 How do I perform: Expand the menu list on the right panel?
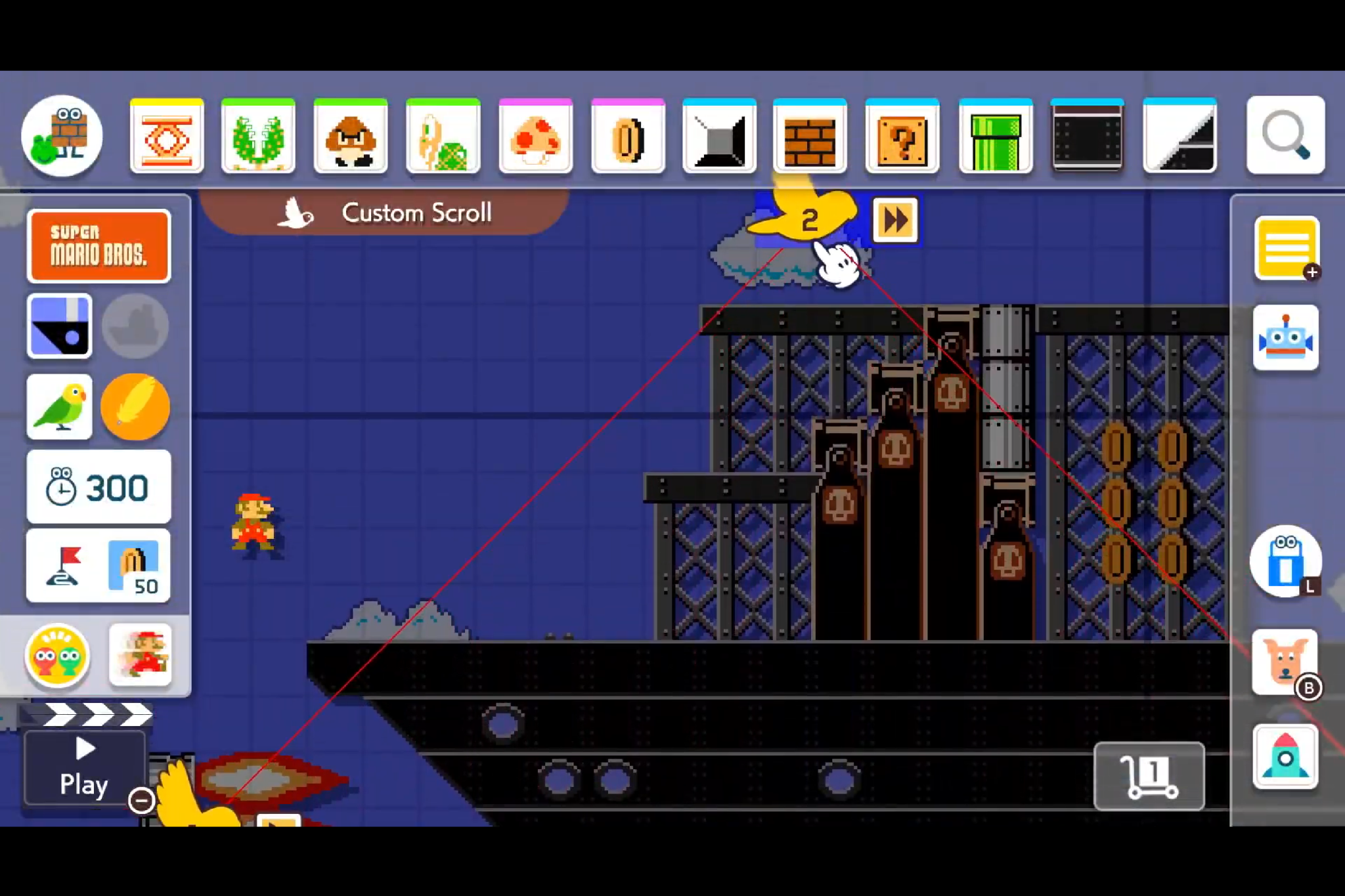click(x=1286, y=247)
